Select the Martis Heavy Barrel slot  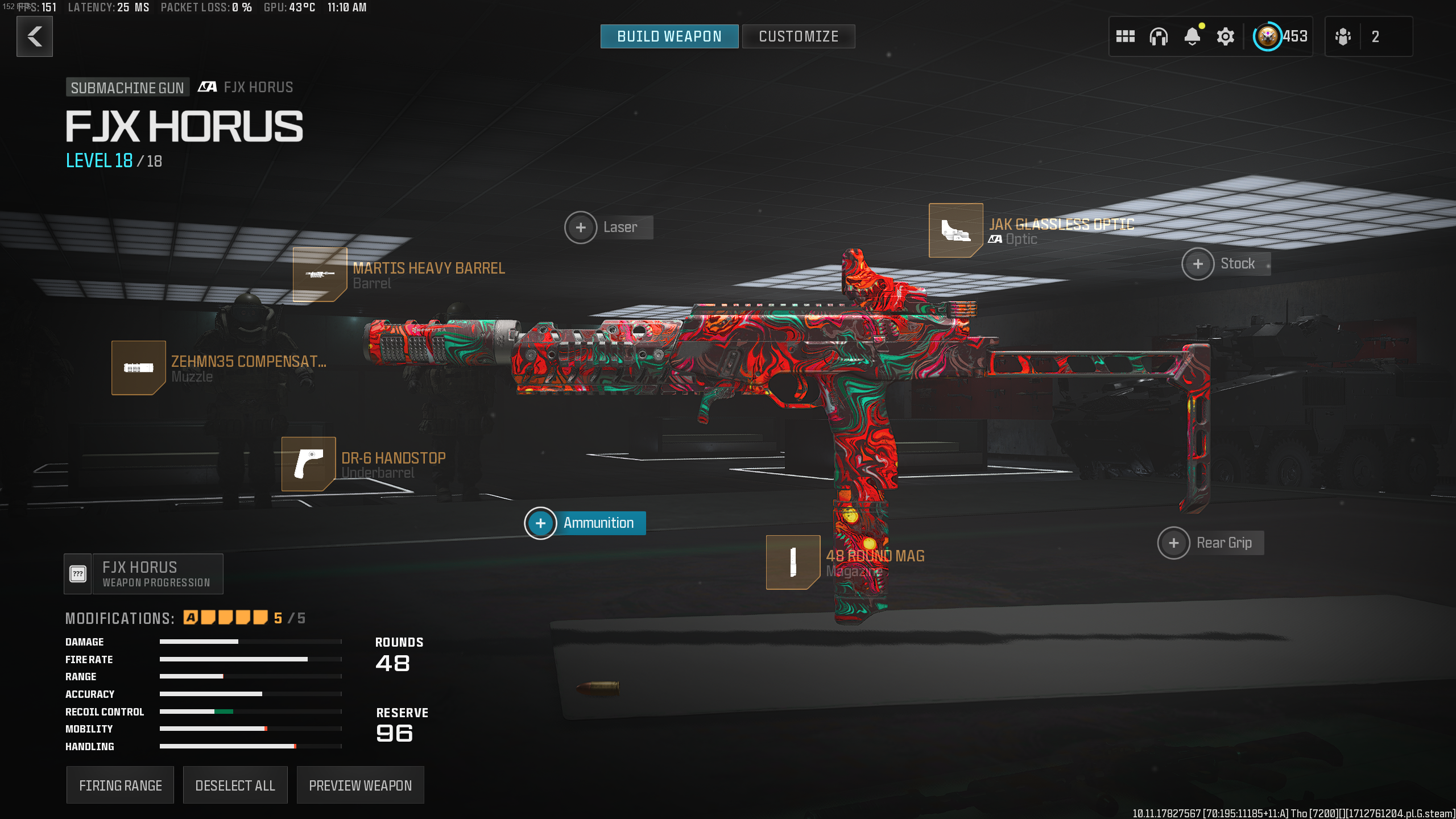pos(320,275)
